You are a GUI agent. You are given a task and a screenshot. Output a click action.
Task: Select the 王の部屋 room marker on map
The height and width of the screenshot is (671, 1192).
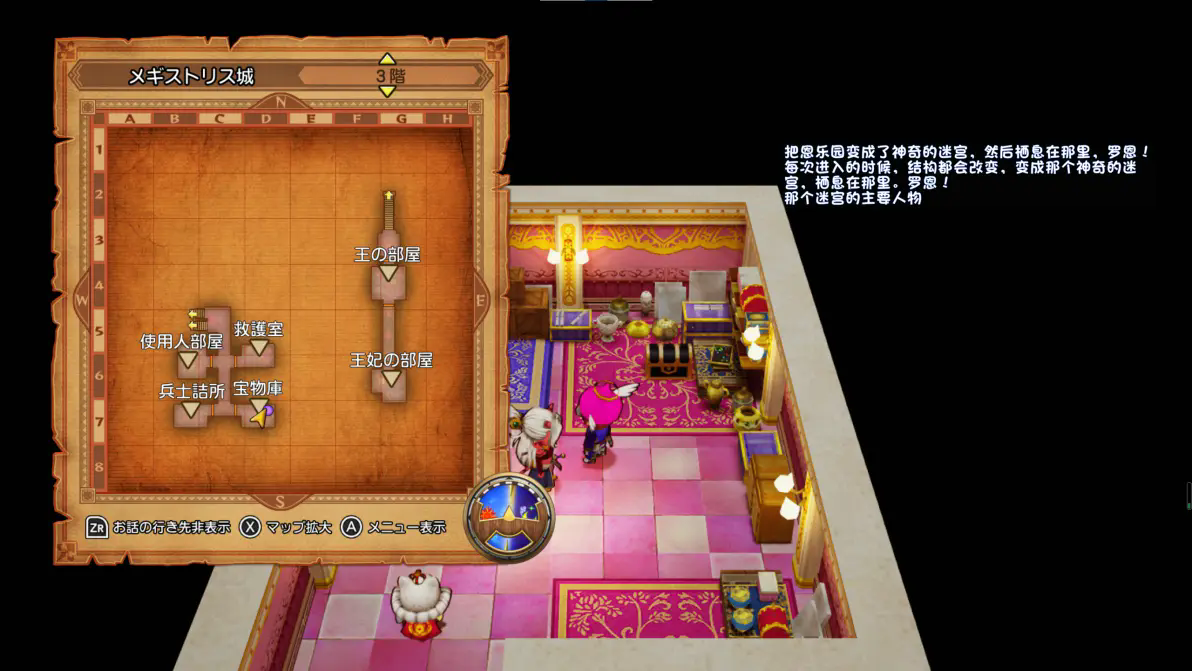point(388,272)
